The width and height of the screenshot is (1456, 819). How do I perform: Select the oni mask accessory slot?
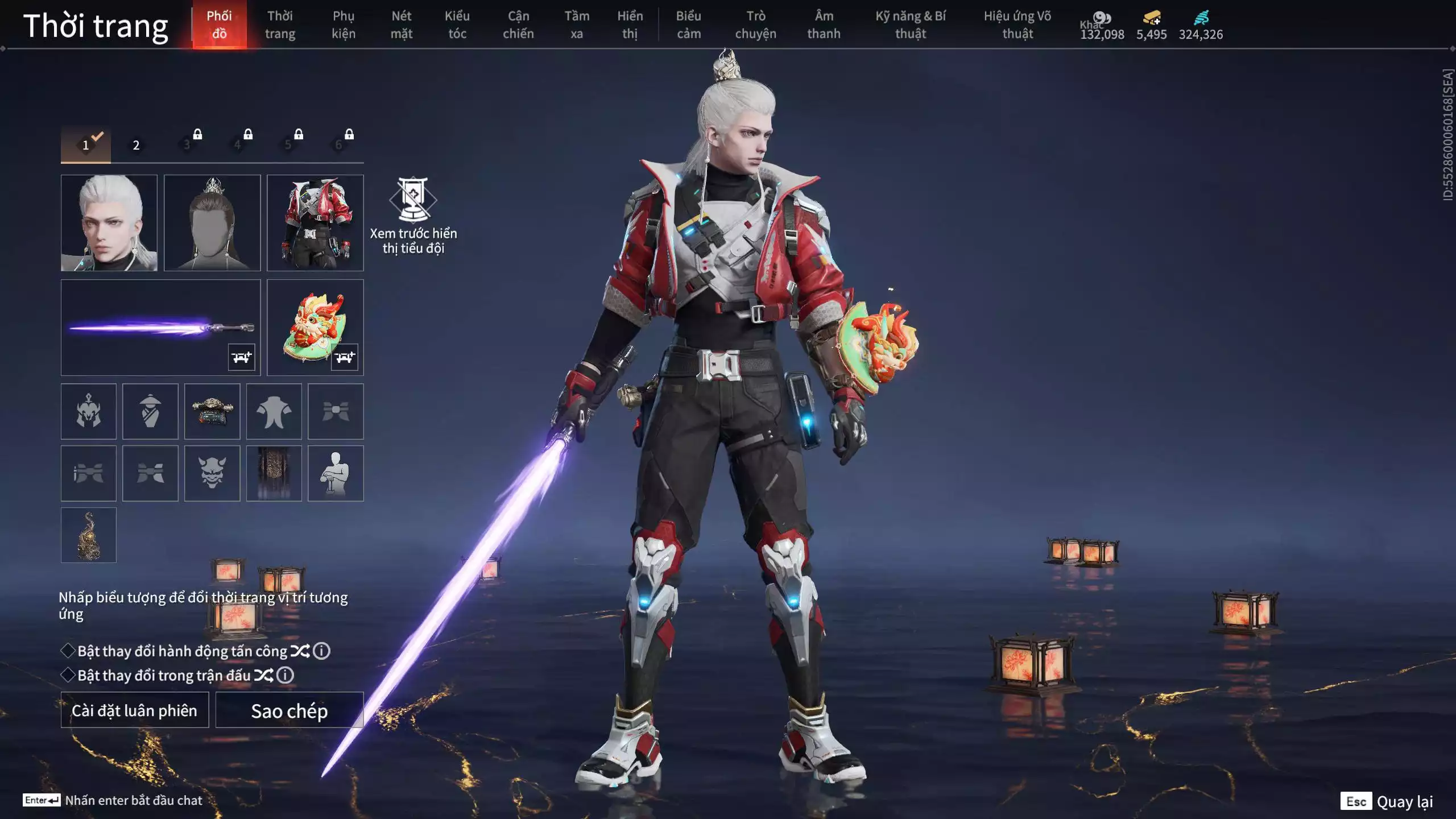point(212,473)
